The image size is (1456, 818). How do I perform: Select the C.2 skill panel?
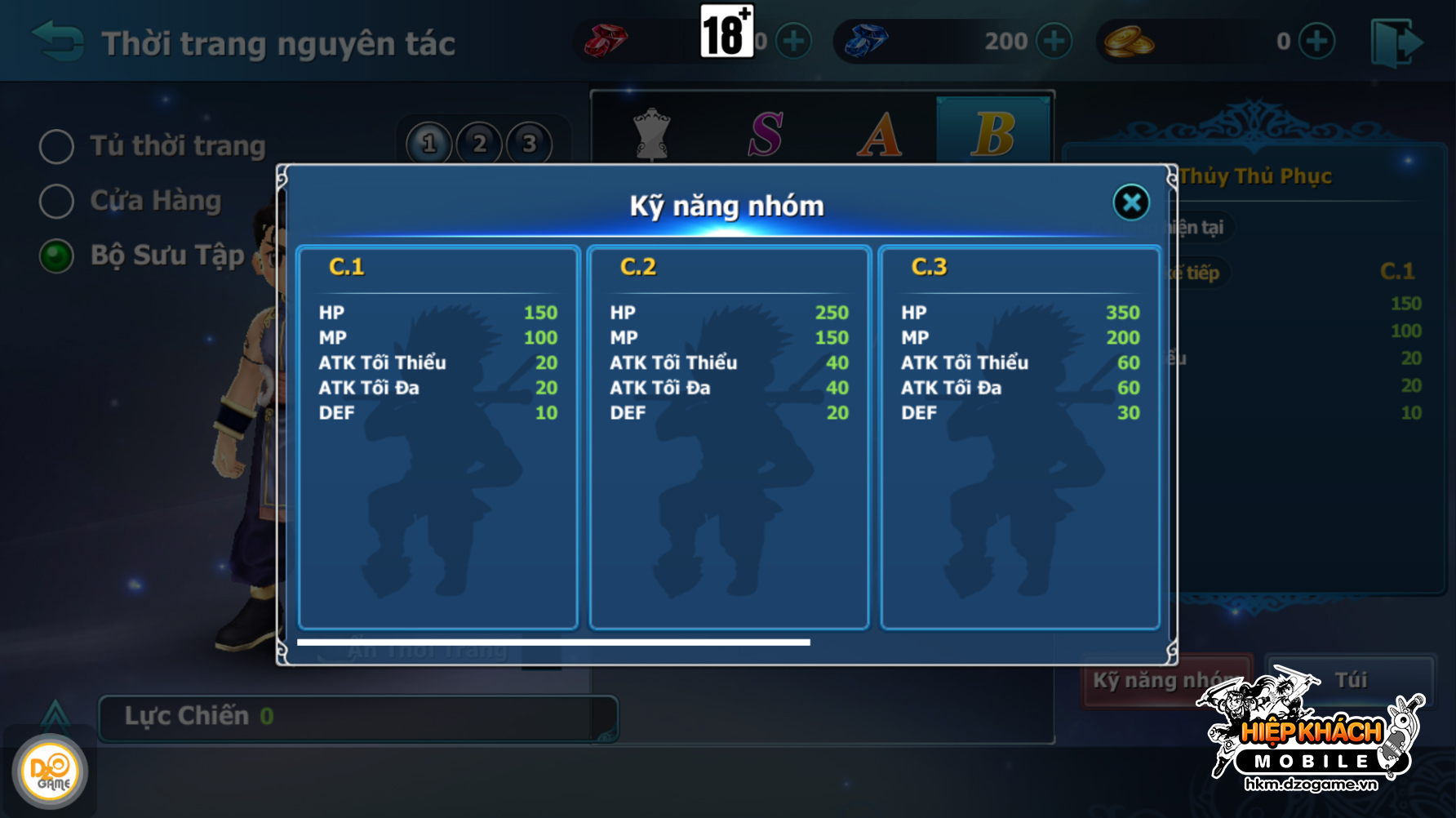coord(729,438)
